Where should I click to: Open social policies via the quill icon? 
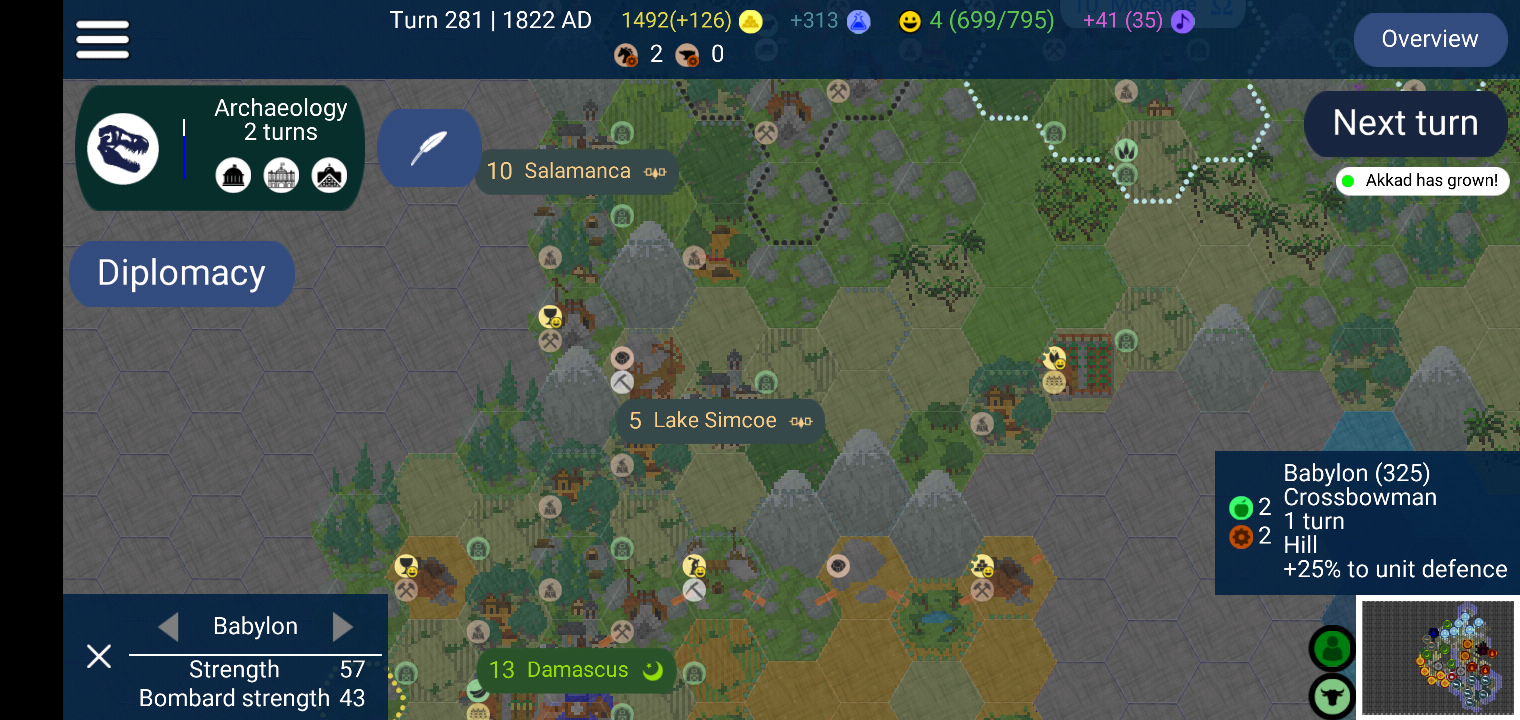tap(429, 148)
